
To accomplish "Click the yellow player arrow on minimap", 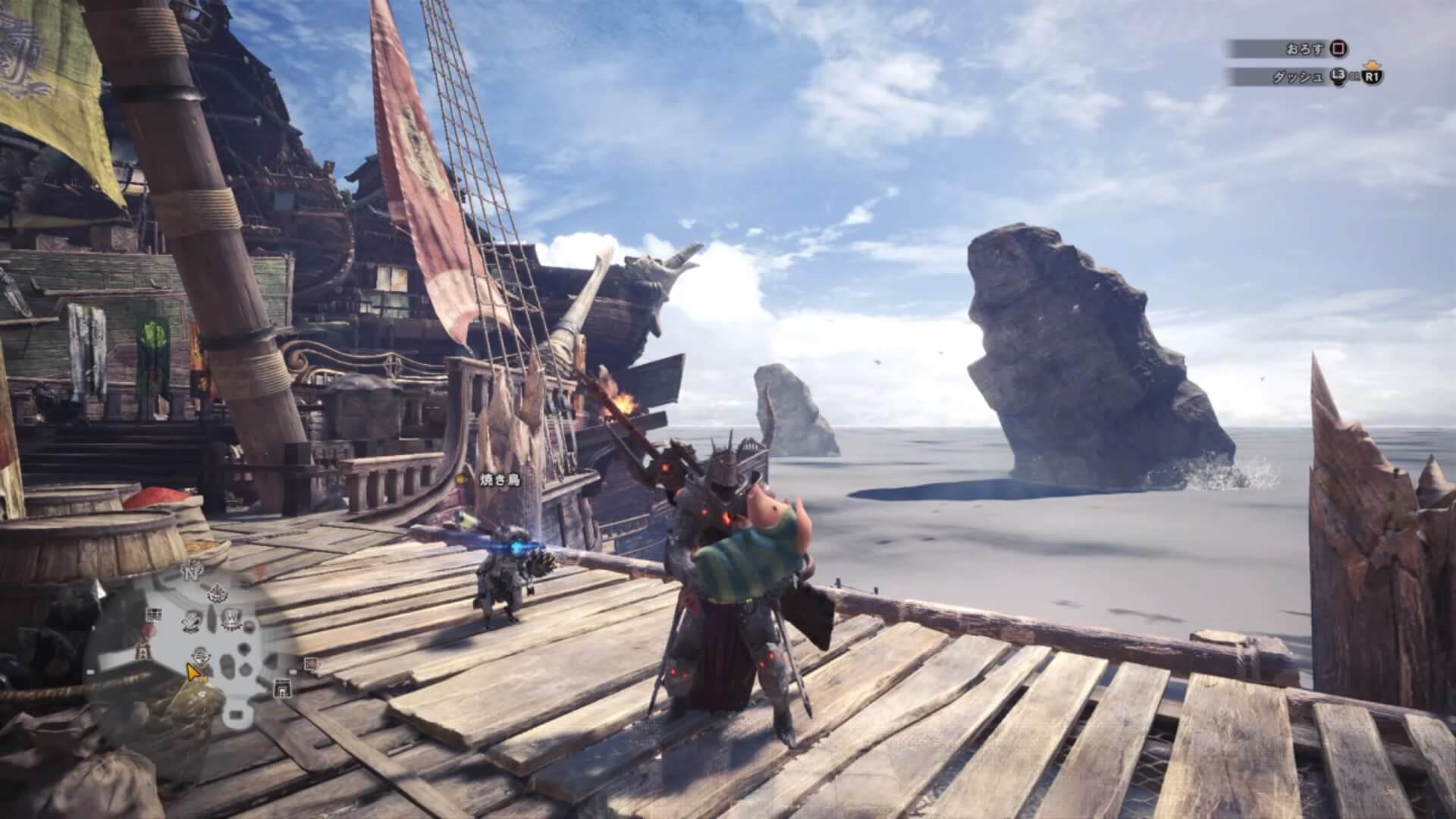I will click(x=195, y=672).
